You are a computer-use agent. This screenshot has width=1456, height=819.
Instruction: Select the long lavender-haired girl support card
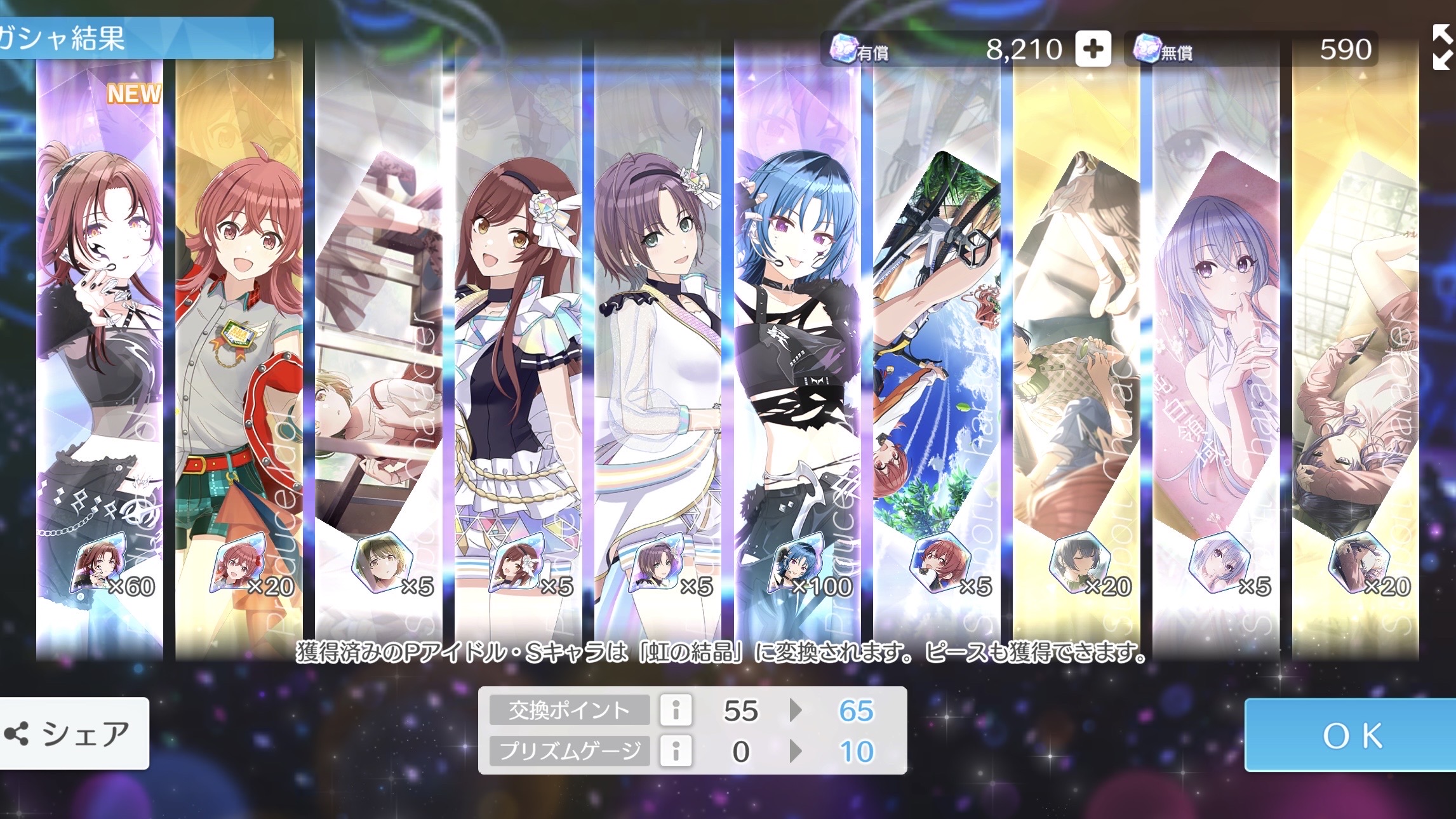tap(1216, 349)
